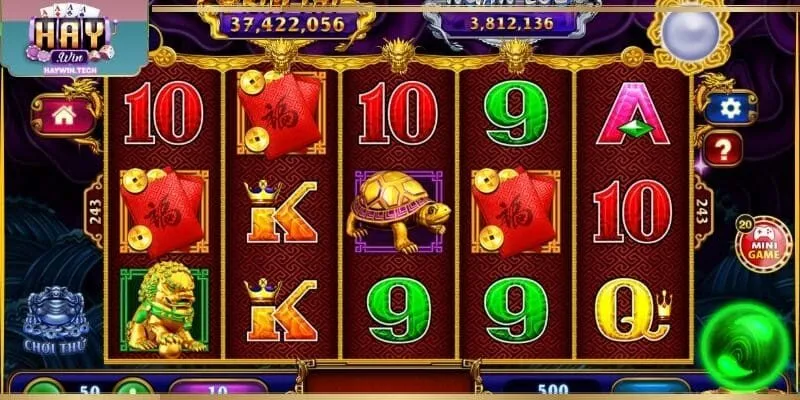Open settings with the blue gear button
Image resolution: width=800 pixels, height=400 pixels.
click(730, 109)
